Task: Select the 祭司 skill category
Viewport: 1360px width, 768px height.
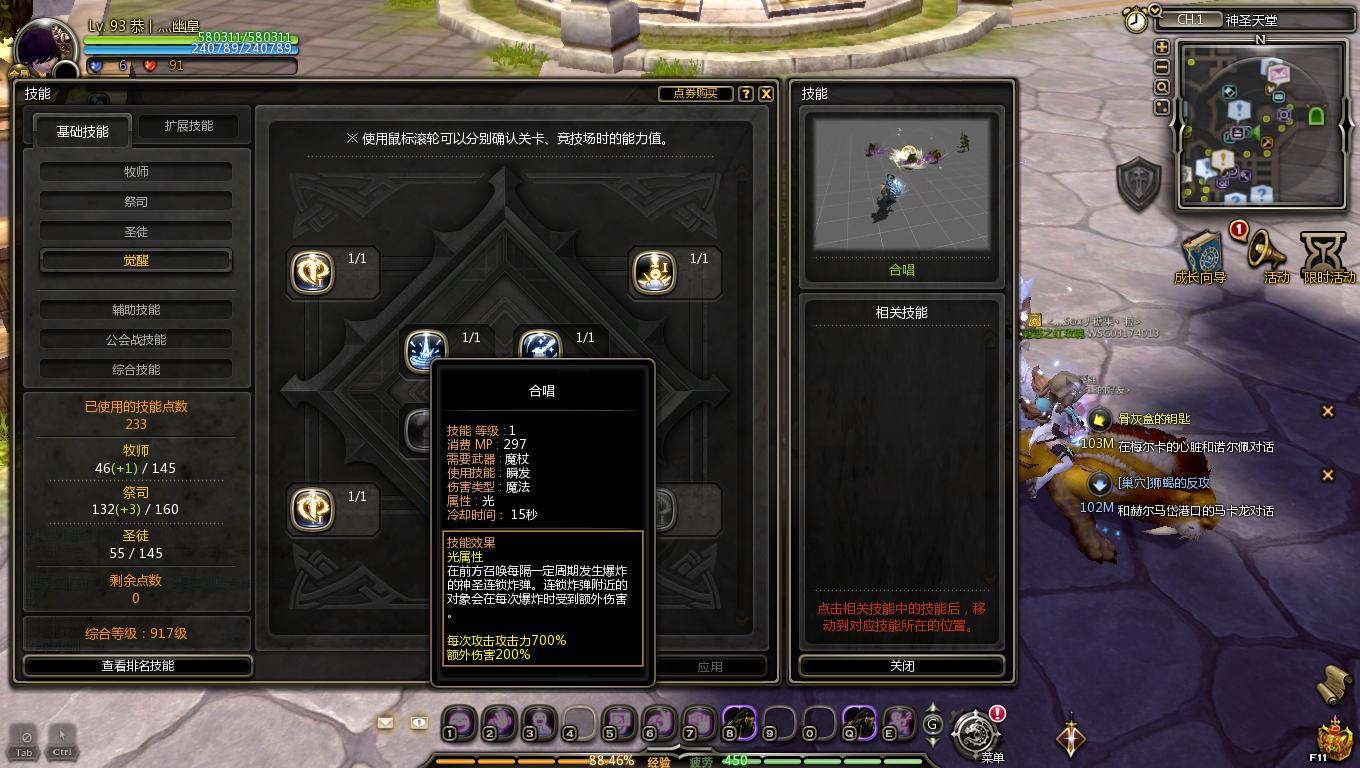Action: [x=137, y=199]
